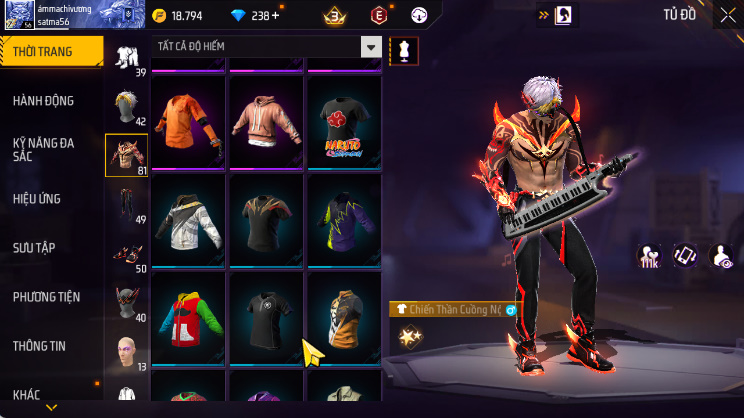Select the pants category with count 49
Screen dimensions: 744x418
[x=126, y=203]
